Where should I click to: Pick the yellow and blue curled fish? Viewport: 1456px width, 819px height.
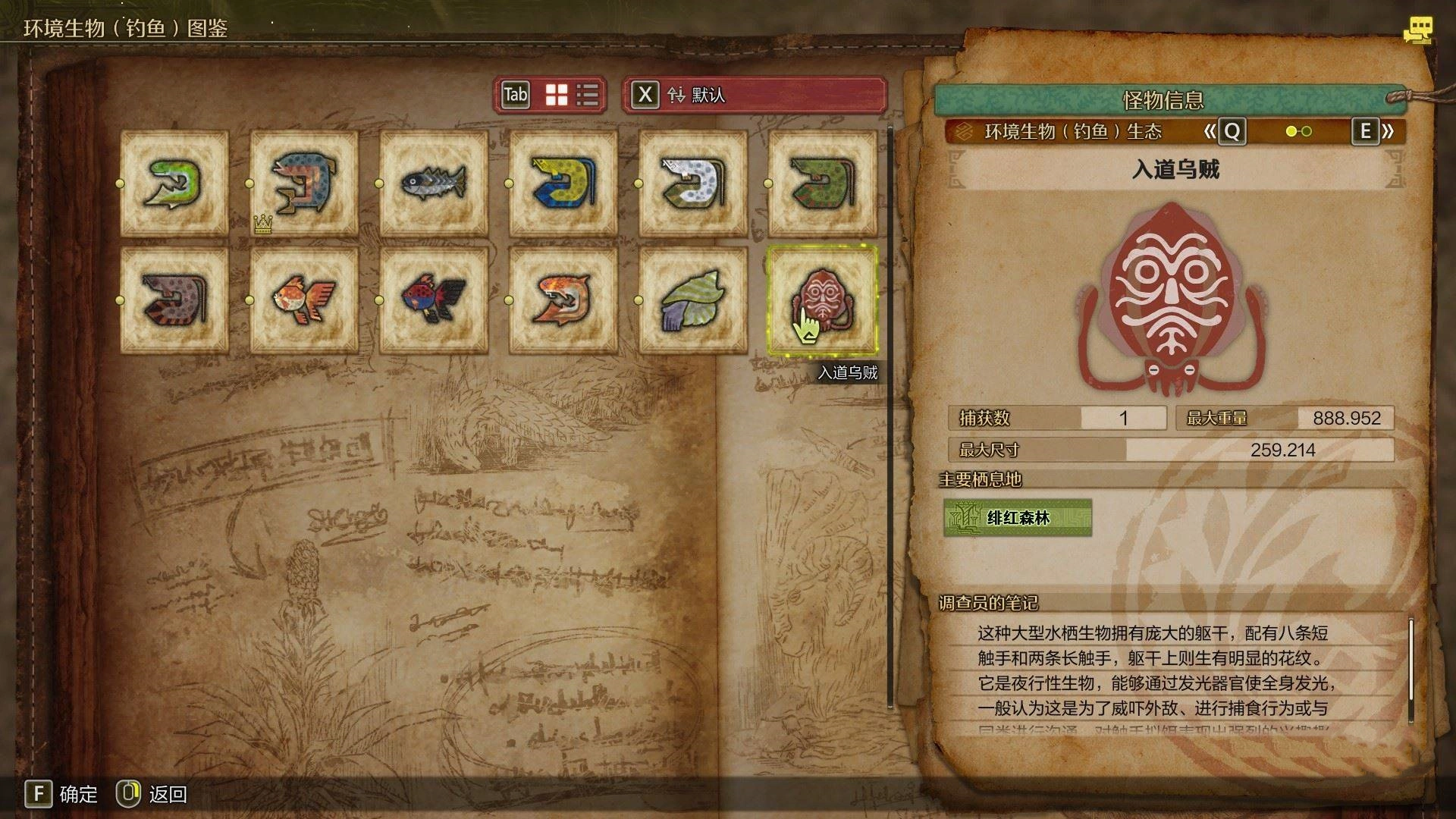(563, 184)
